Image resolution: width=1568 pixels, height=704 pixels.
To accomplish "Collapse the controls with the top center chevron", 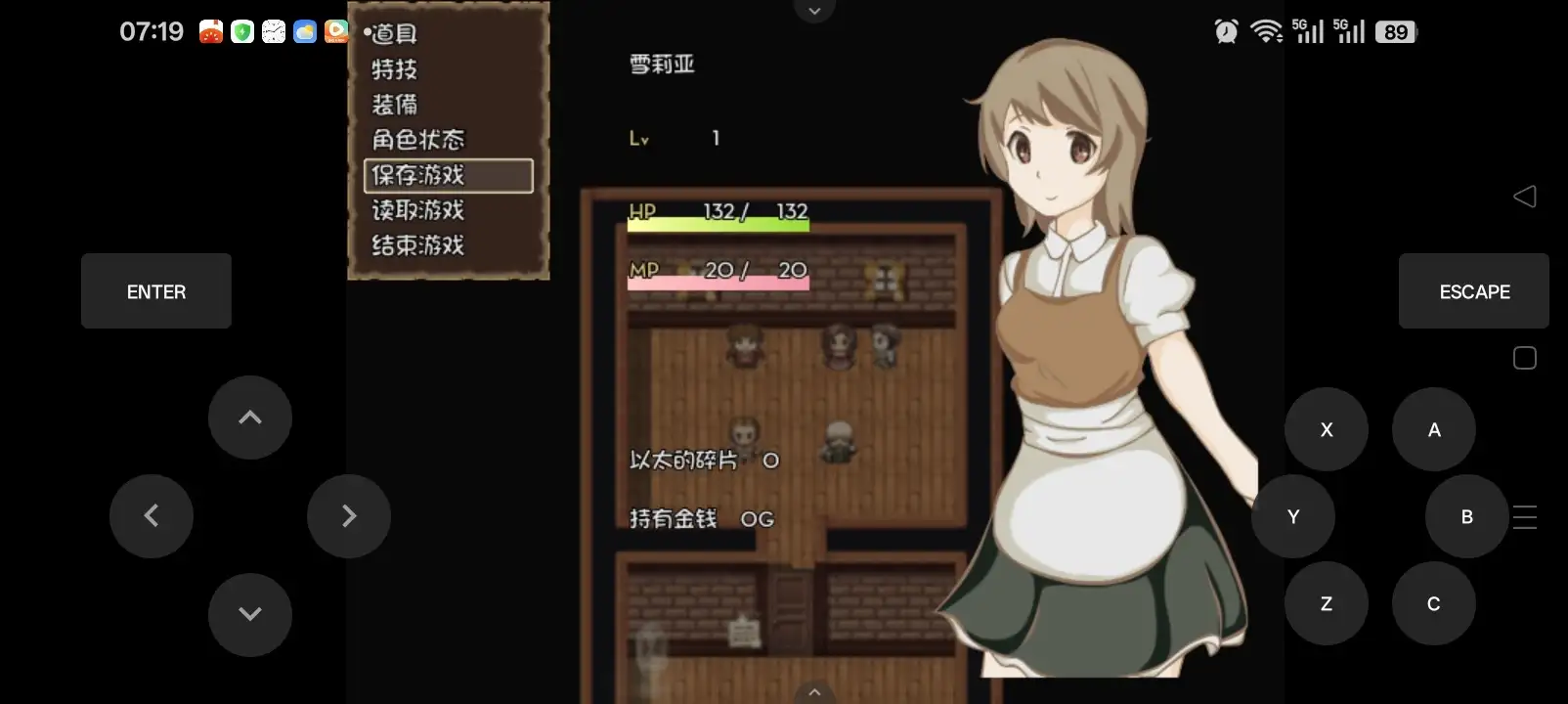I will 814,11.
